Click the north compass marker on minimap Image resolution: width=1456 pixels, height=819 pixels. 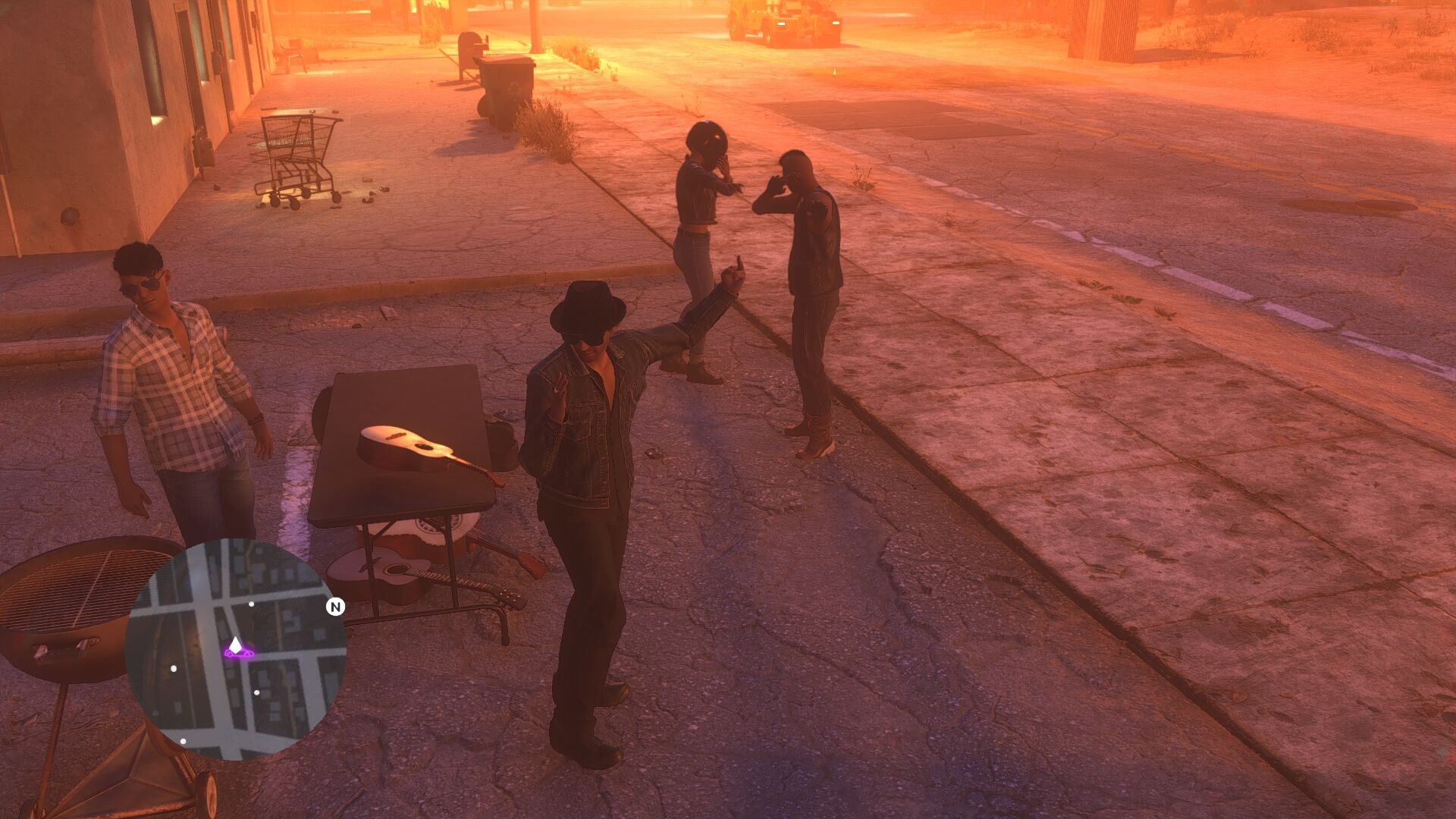(335, 607)
